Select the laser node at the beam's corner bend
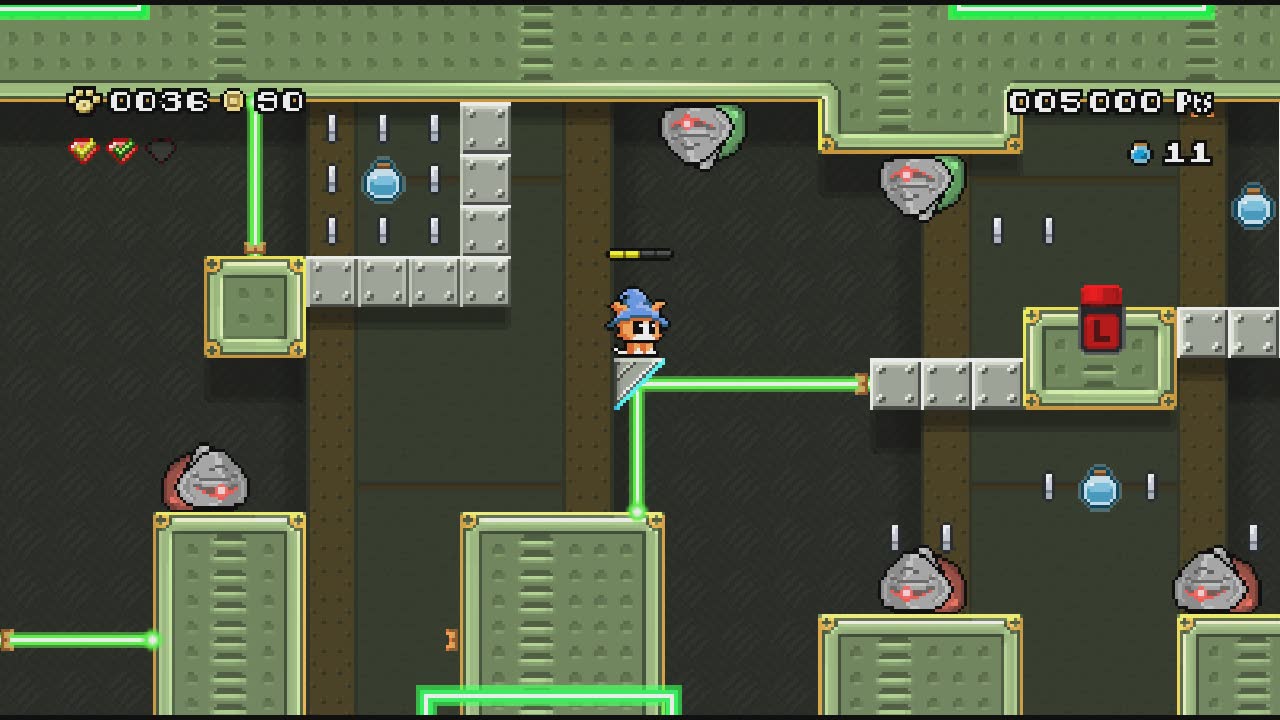The width and height of the screenshot is (1280, 720). pyautogui.click(x=635, y=512)
